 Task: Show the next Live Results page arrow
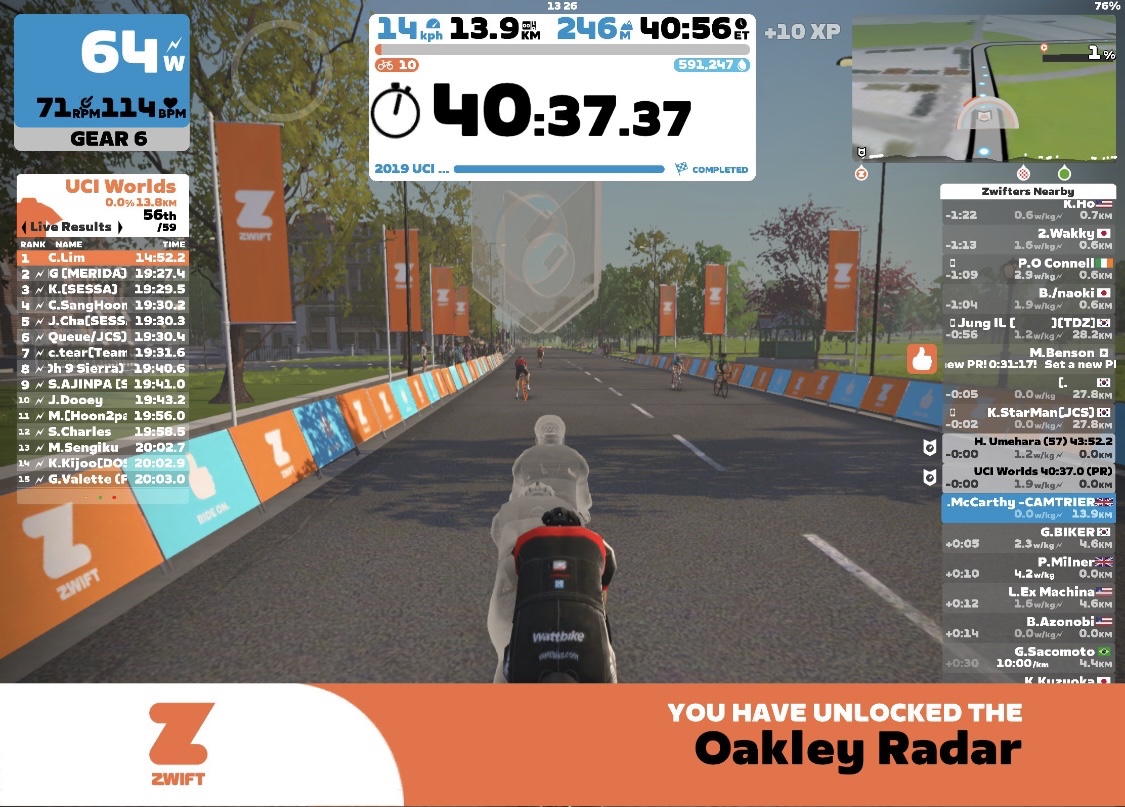click(x=119, y=227)
